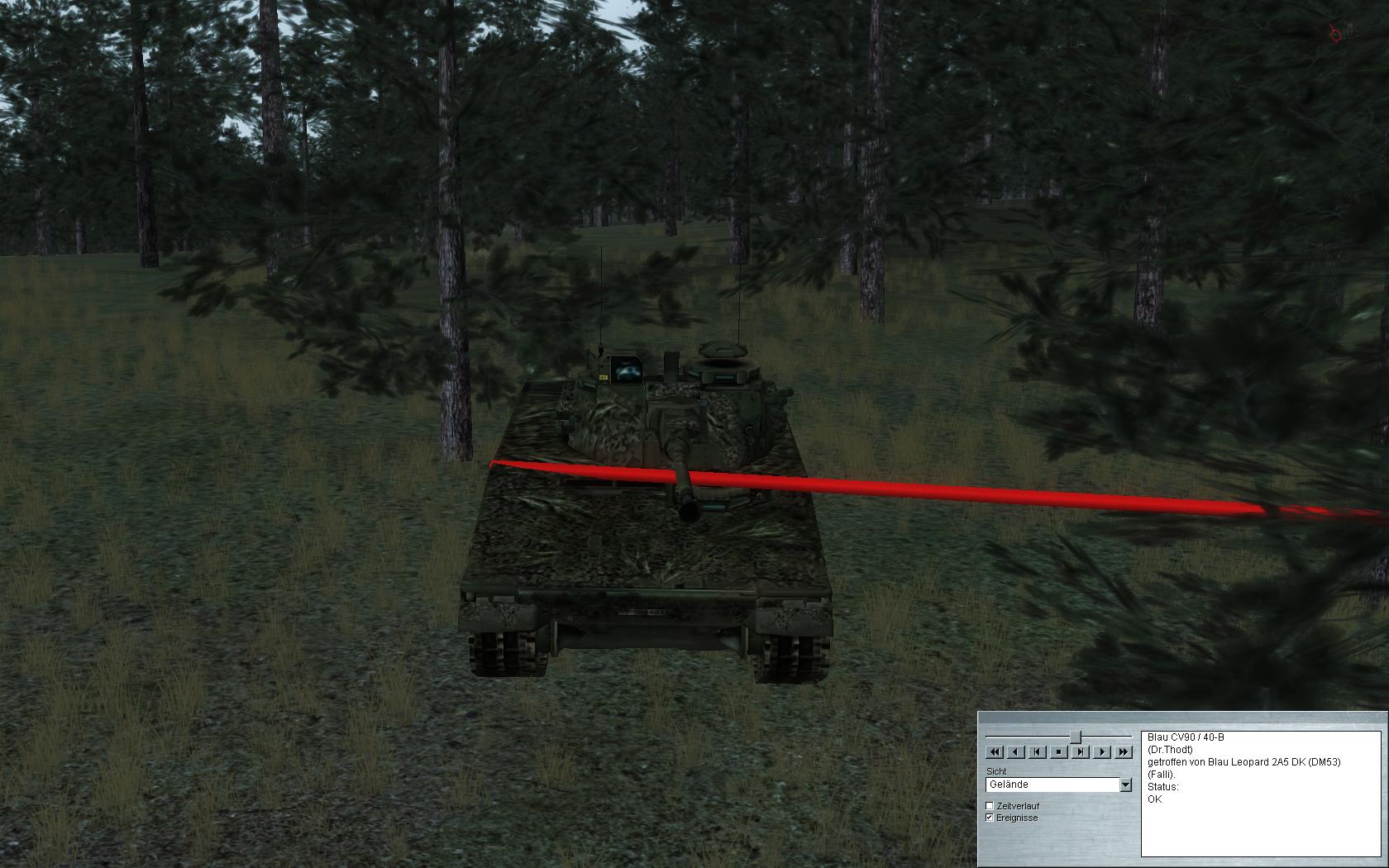Viewport: 1389px width, 868px height.
Task: Play the replay forward with single right arrow
Action: pyautogui.click(x=1102, y=751)
